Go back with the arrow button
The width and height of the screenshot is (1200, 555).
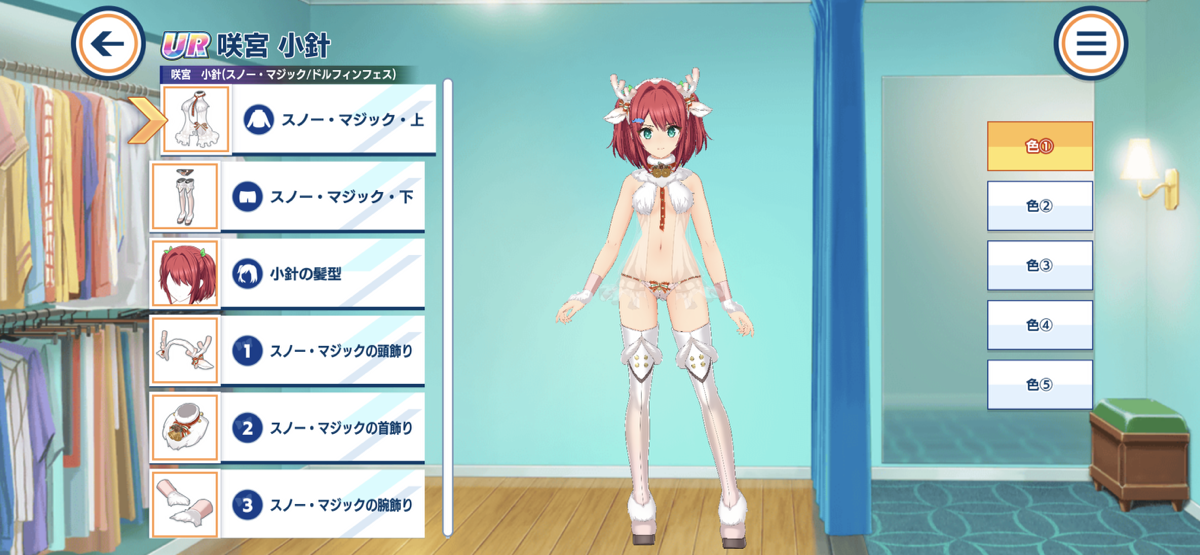pyautogui.click(x=108, y=44)
